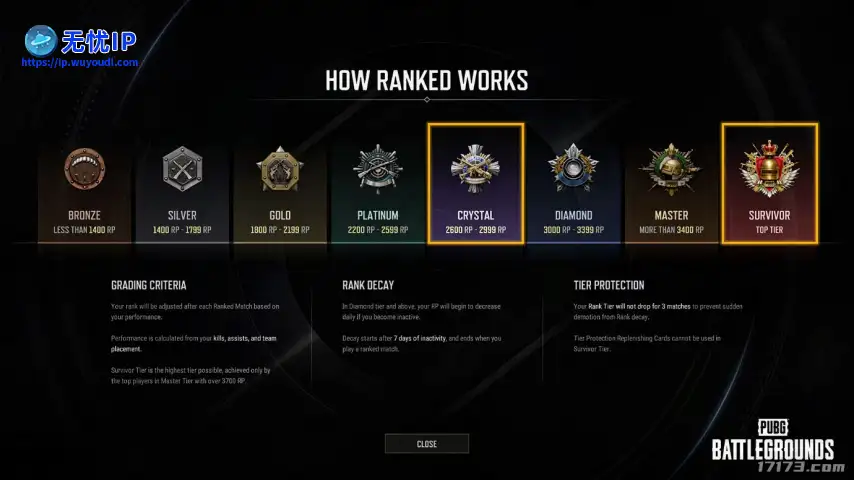Viewport: 854px width, 480px height.
Task: Choose the Silver rank tier card
Action: [182, 185]
